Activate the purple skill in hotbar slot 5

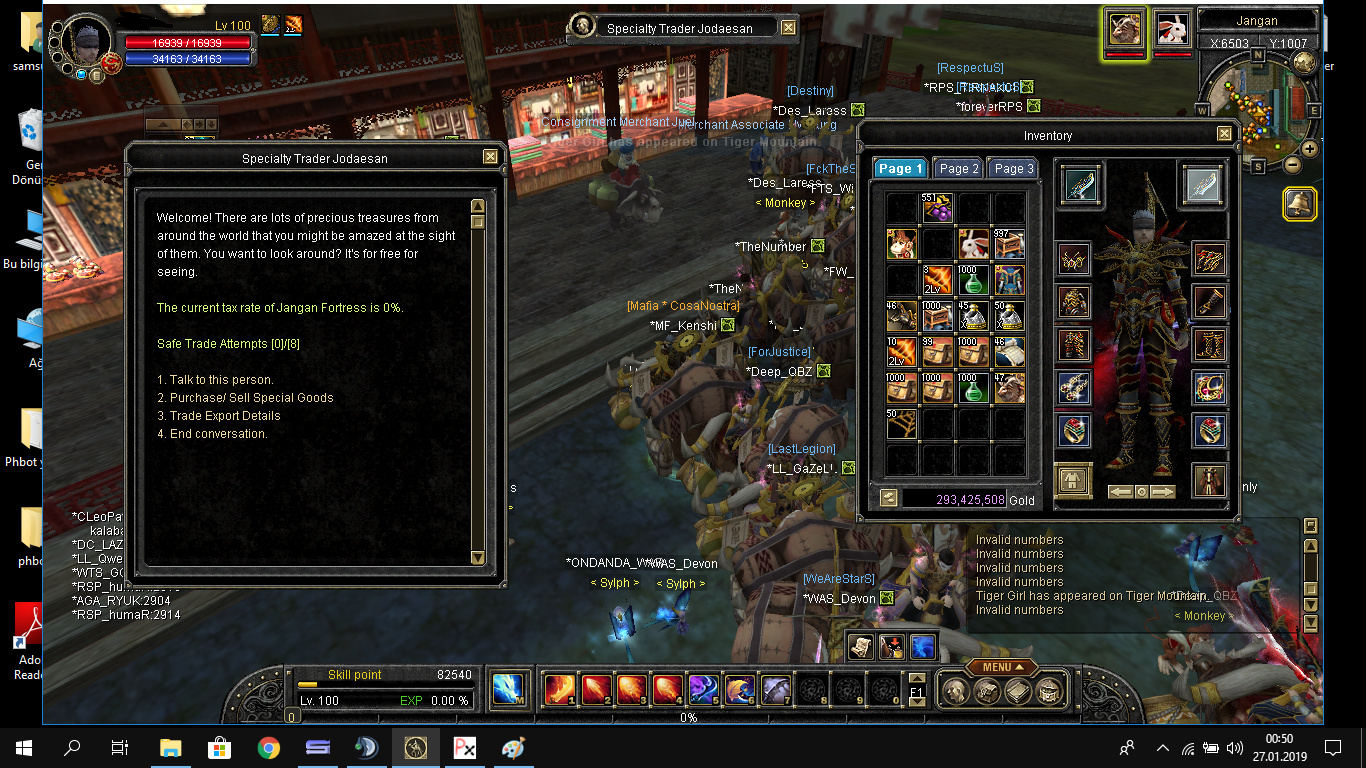point(703,689)
